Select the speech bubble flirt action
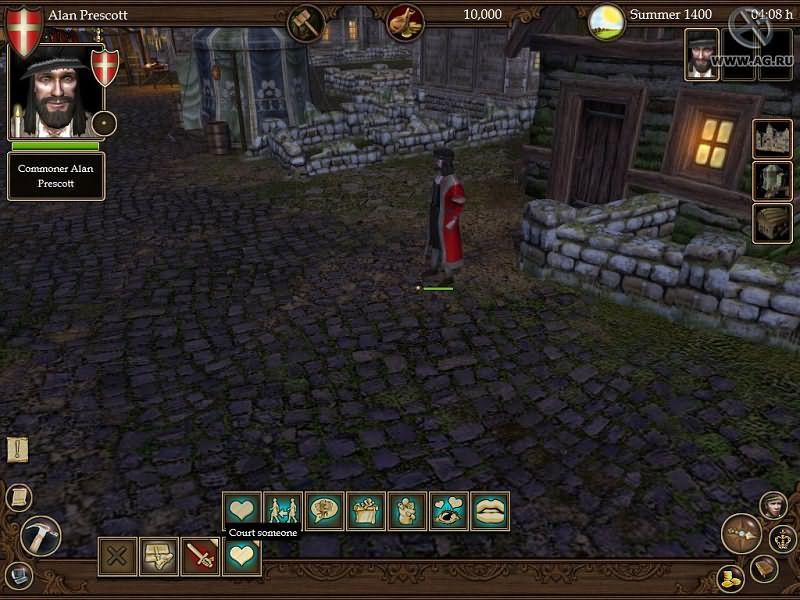The image size is (800, 600). click(324, 510)
